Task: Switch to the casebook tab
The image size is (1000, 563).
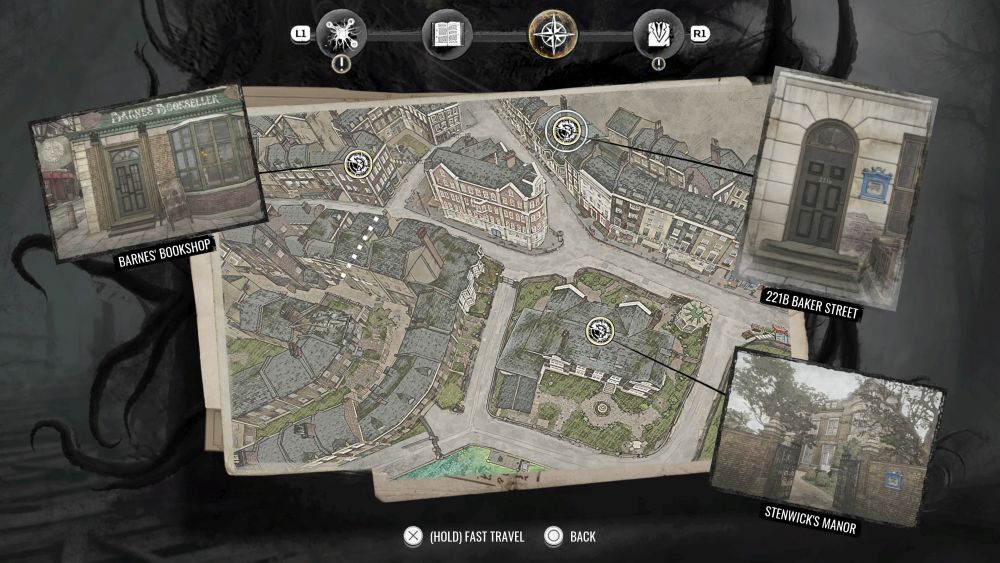Action: 447,35
